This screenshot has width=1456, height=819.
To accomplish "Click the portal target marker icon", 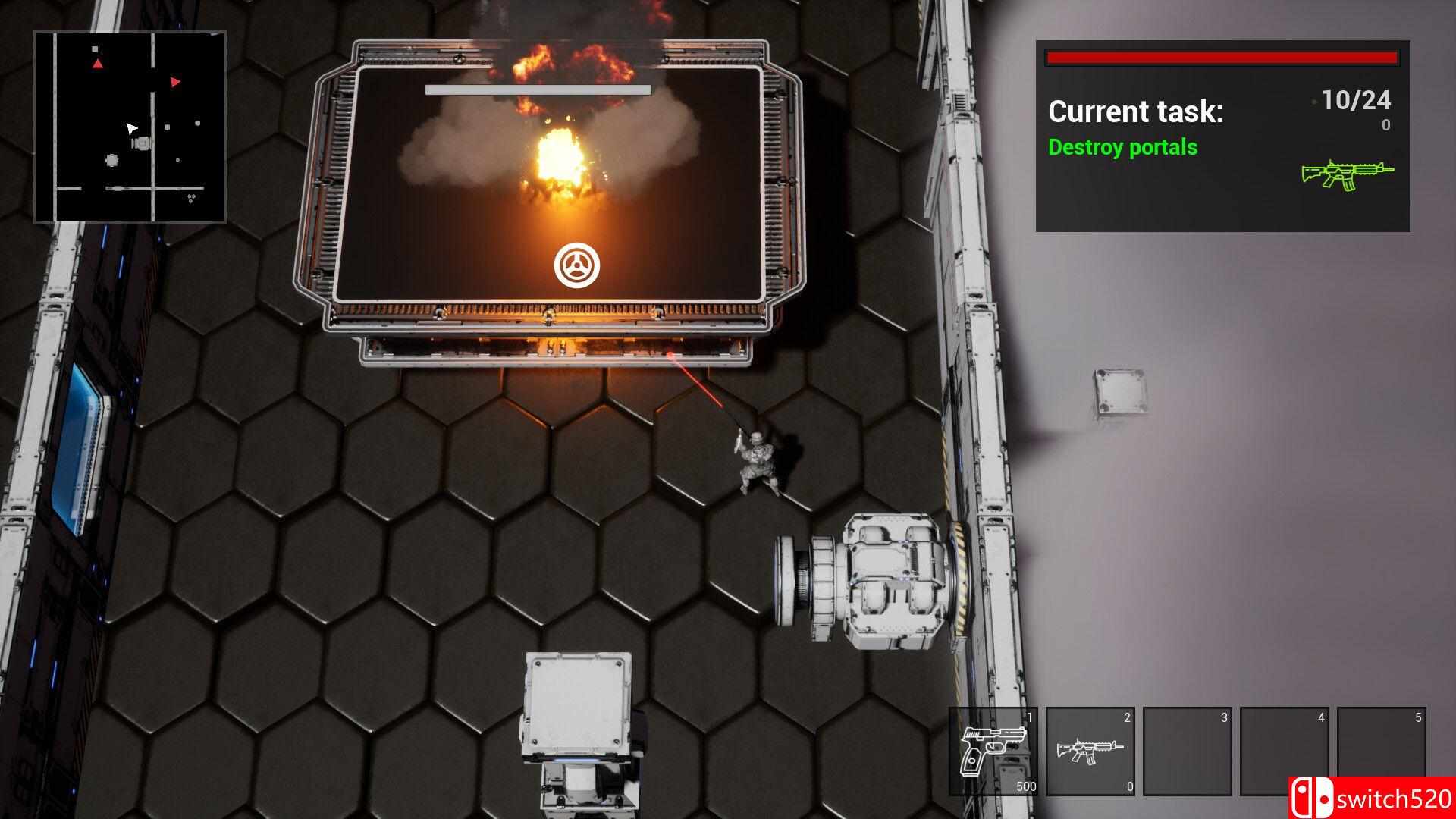I will pos(576,266).
